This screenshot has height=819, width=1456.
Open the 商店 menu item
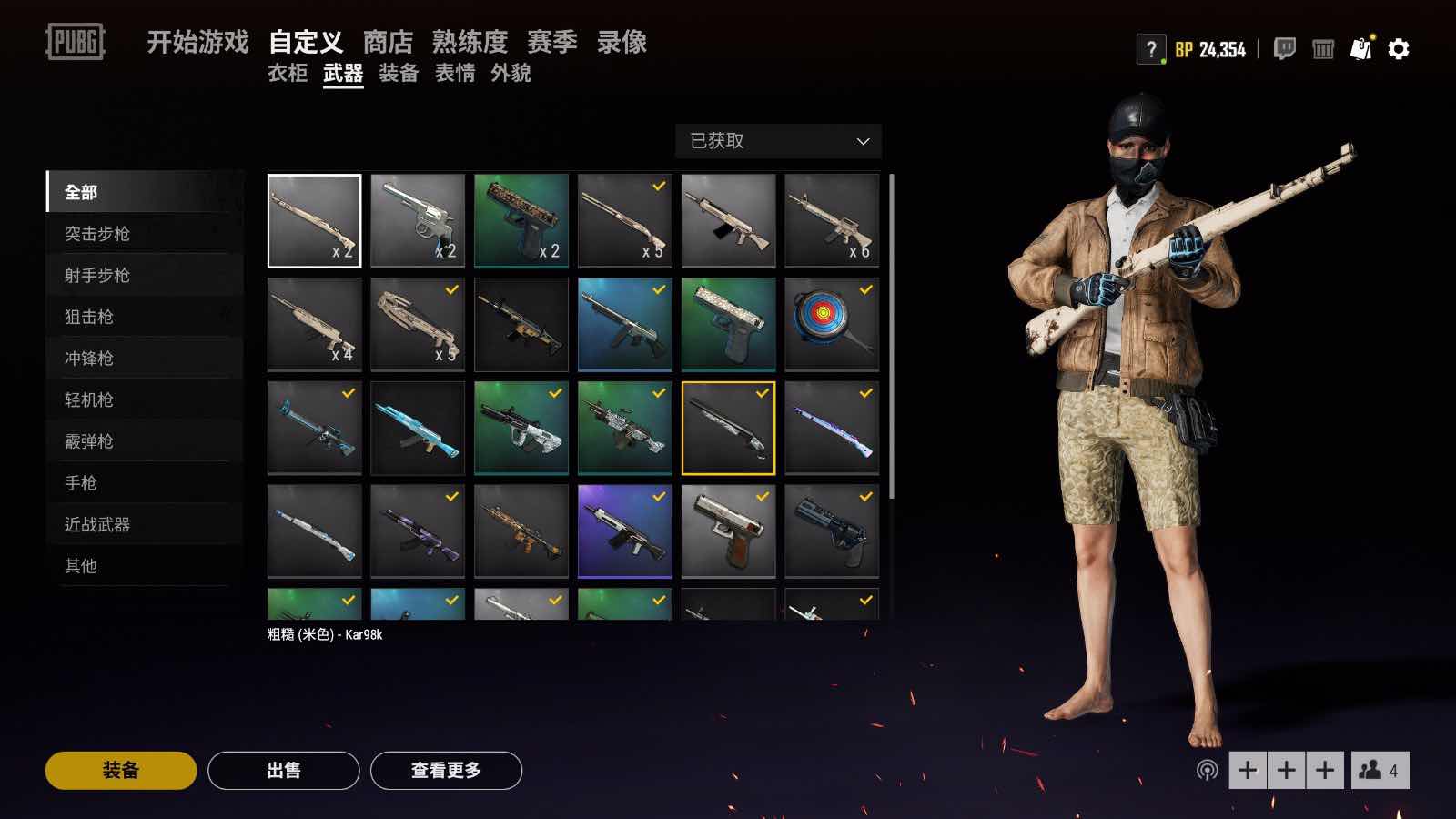[388, 41]
